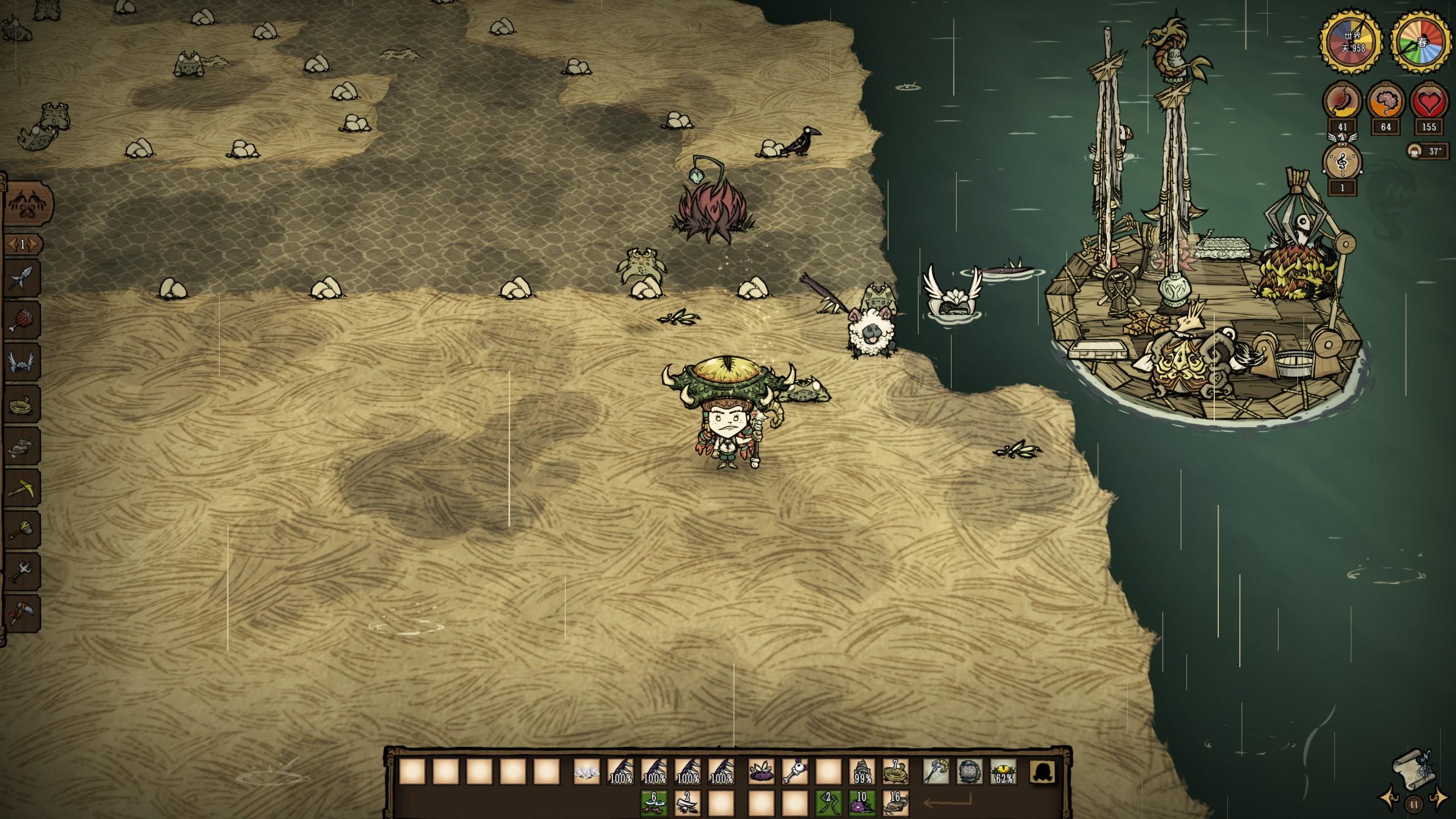Pick up the rope stack of 7
Screen dimensions: 1456x819
895,772
